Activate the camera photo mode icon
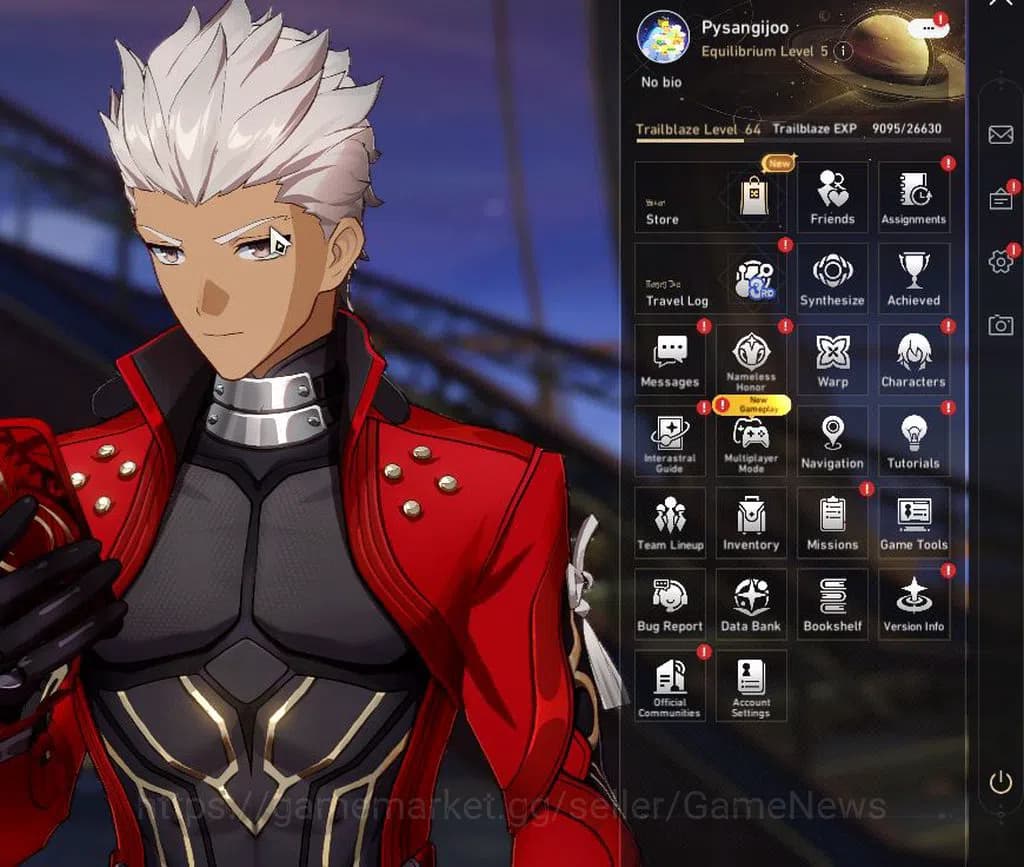This screenshot has width=1024, height=867. coord(1000,325)
